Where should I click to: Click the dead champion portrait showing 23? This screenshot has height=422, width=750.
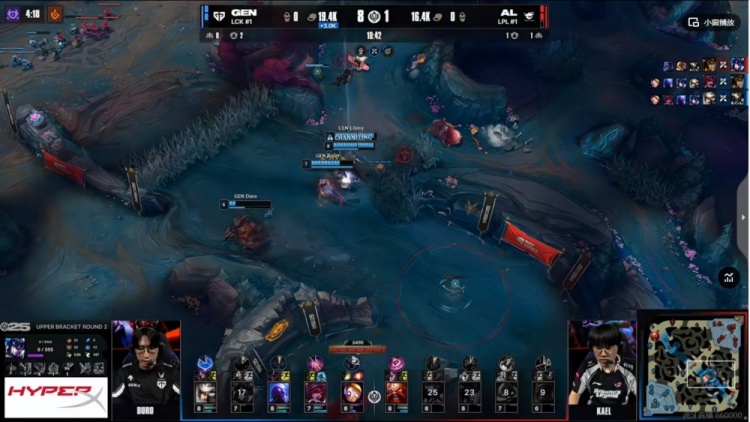(x=470, y=392)
